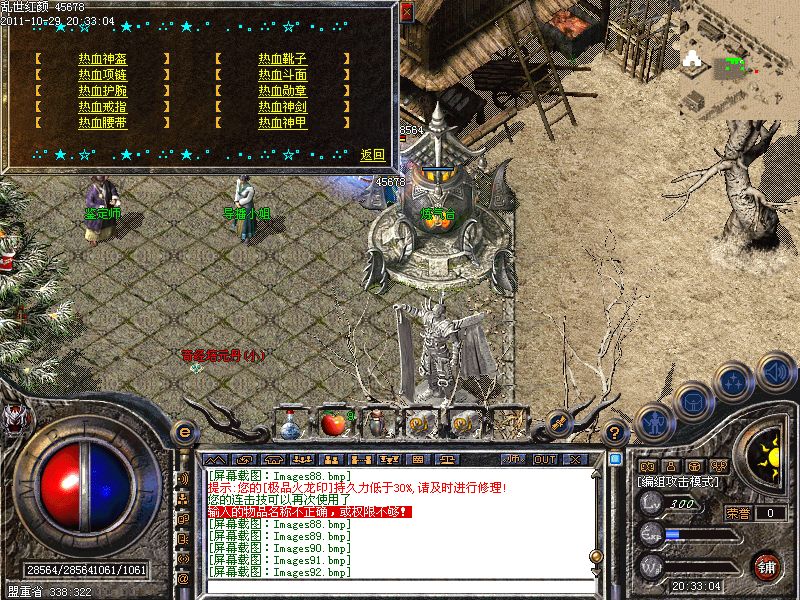Pick the 热血神甲 entry

pos(282,123)
